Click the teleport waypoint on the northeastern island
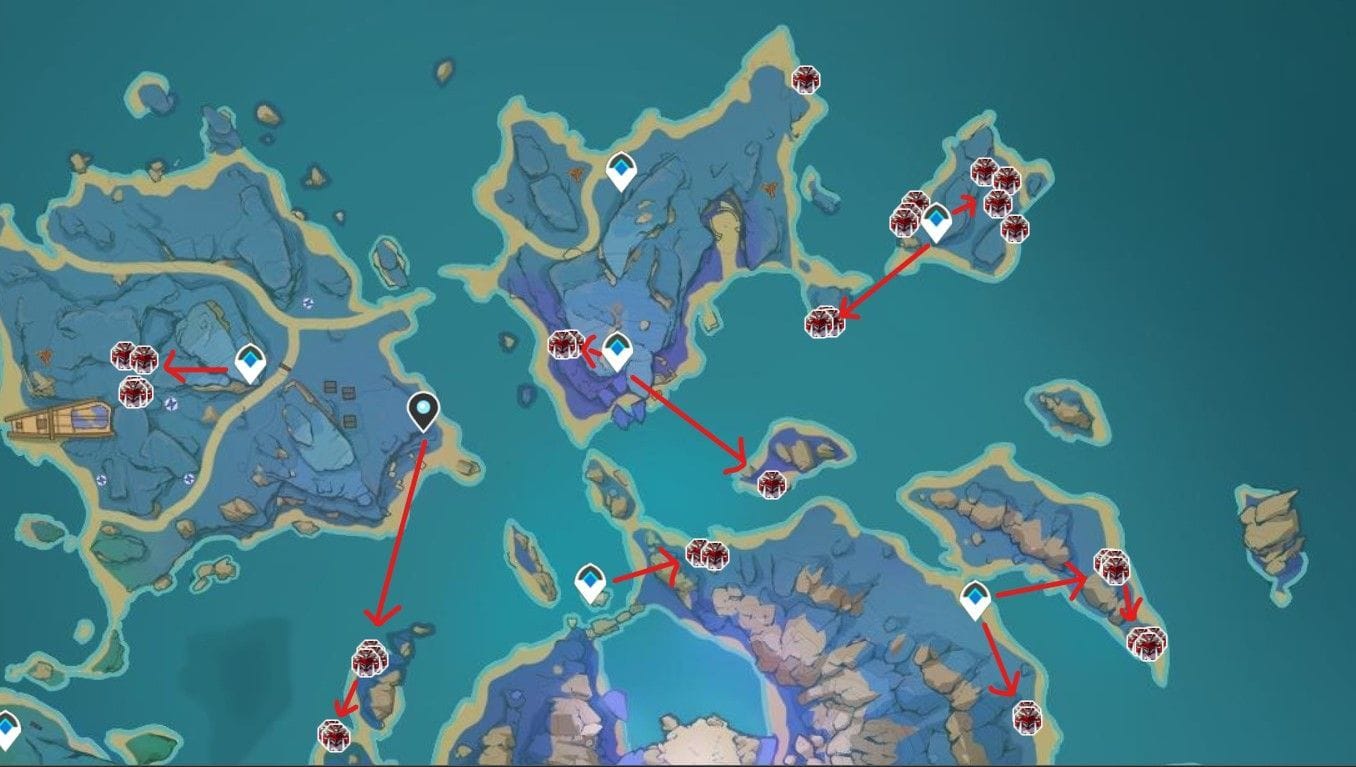 coord(935,221)
